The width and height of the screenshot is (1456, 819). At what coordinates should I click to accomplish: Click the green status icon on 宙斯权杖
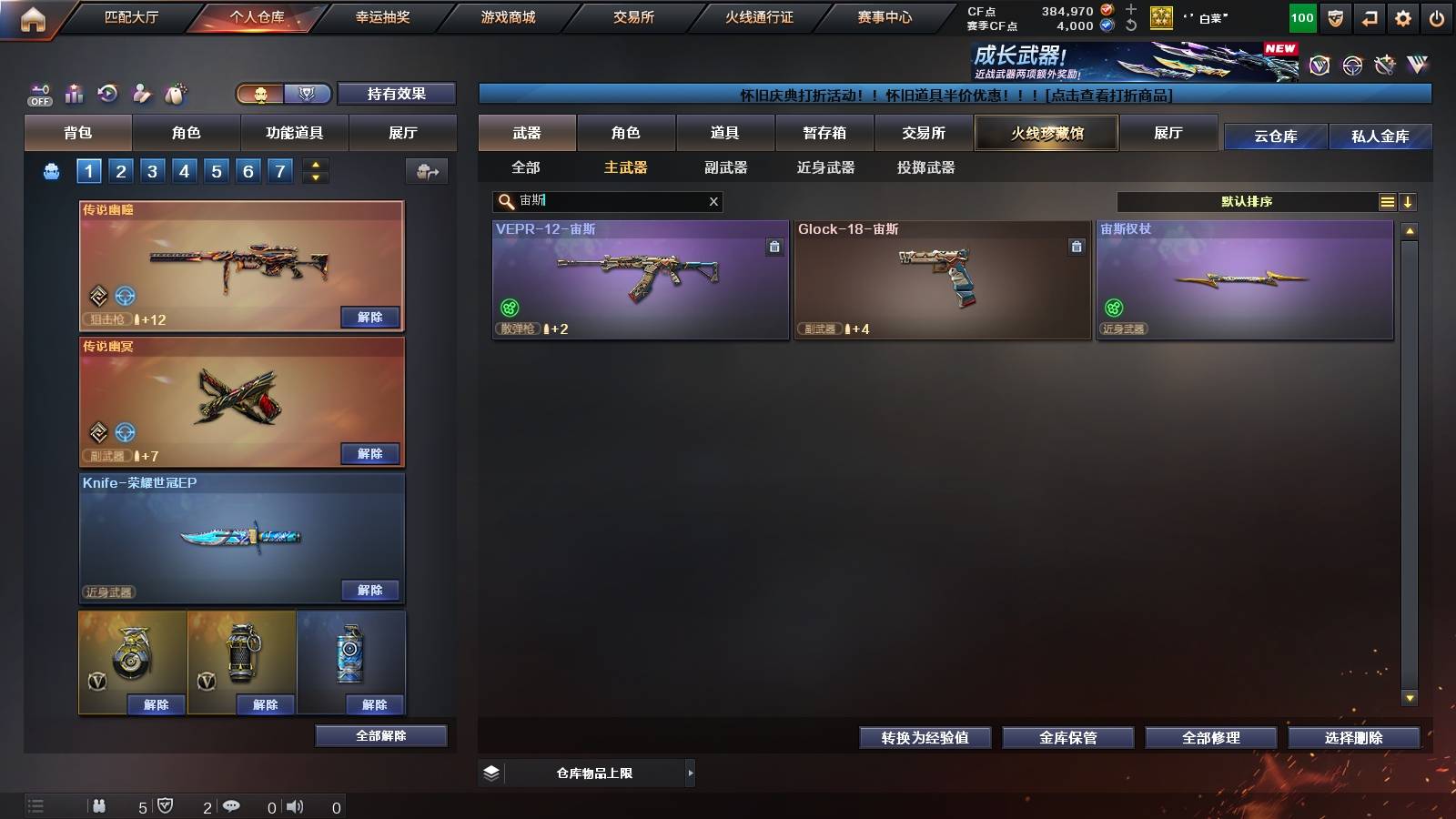(x=1114, y=307)
